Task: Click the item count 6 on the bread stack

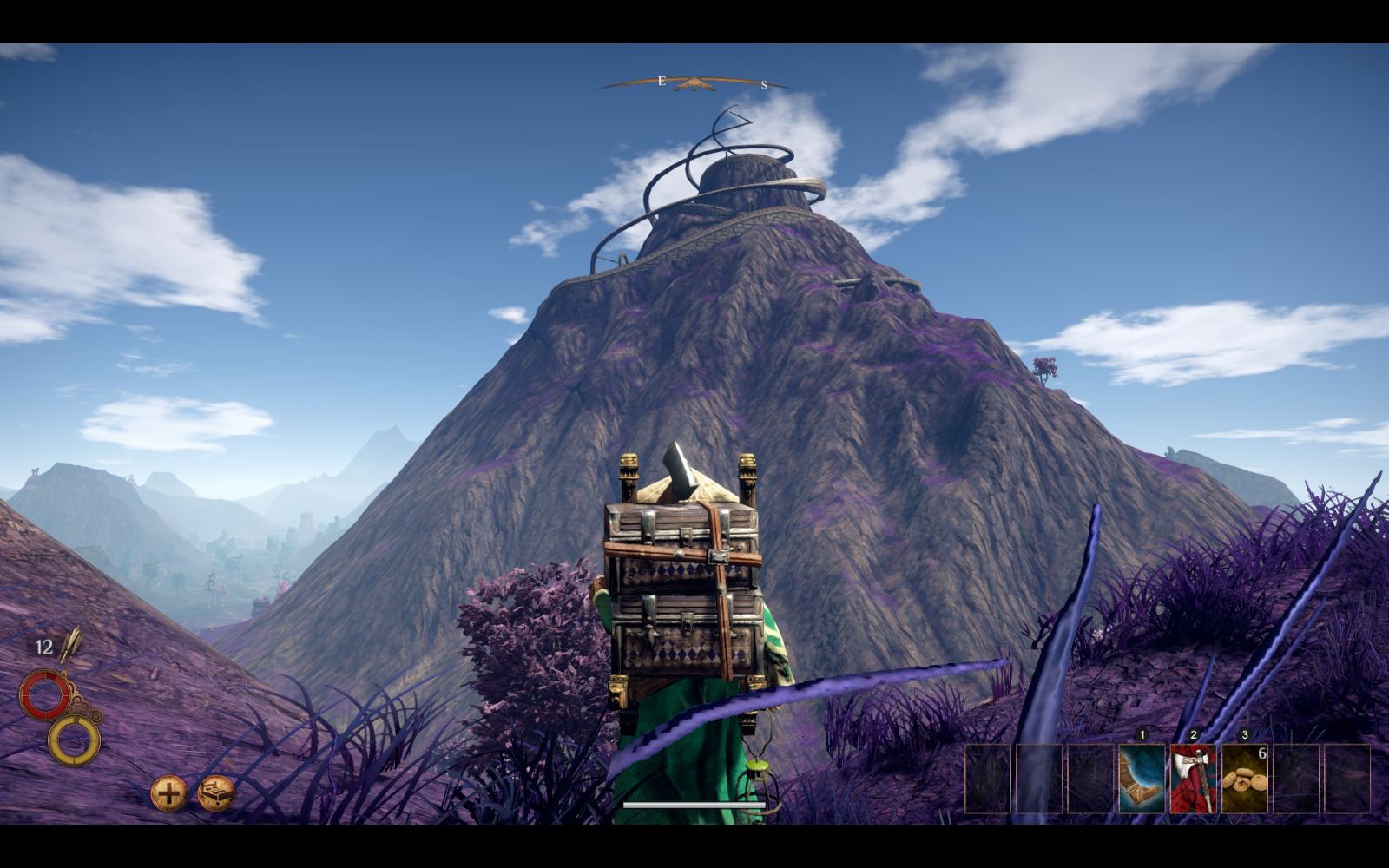Action: coord(1262,753)
